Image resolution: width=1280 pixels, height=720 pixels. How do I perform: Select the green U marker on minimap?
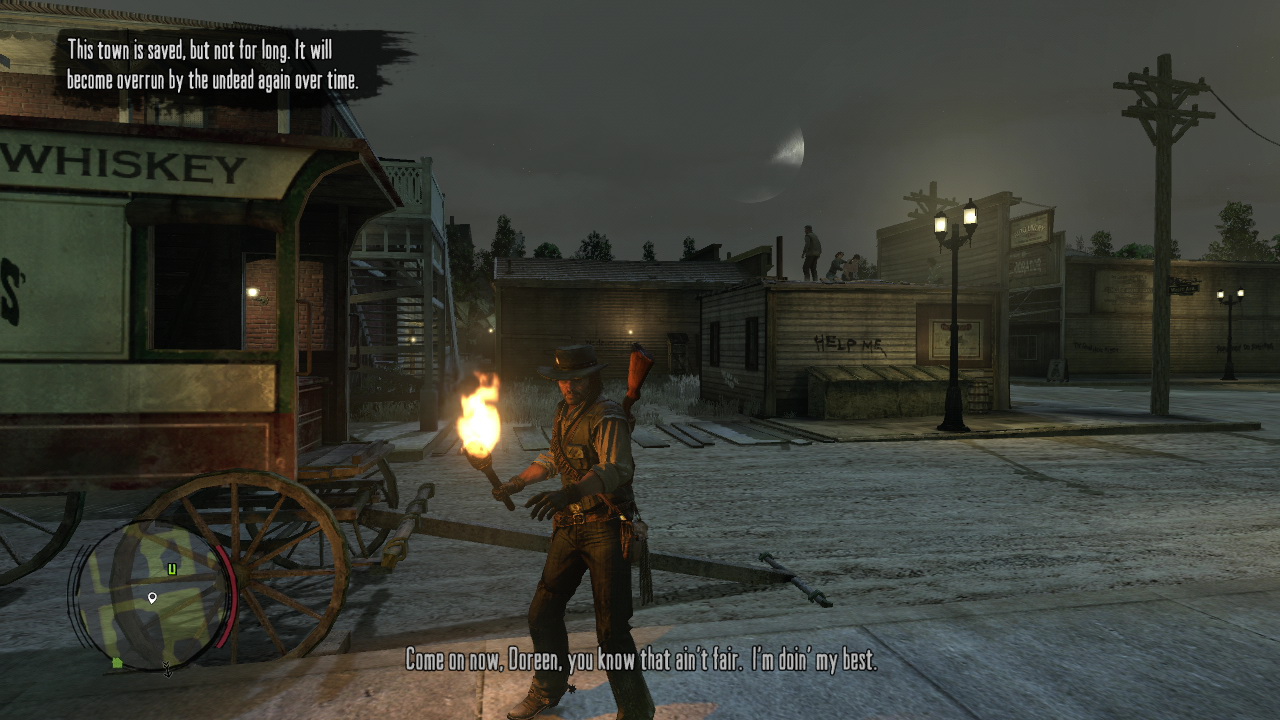(172, 570)
